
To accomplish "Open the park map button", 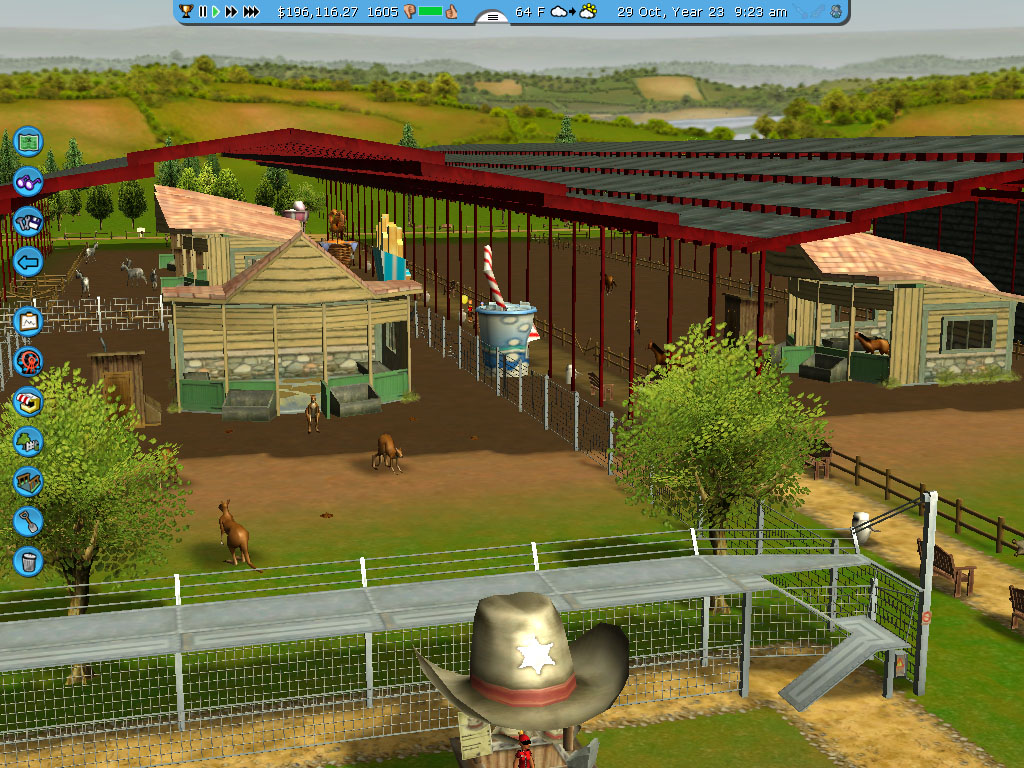I will tap(28, 141).
